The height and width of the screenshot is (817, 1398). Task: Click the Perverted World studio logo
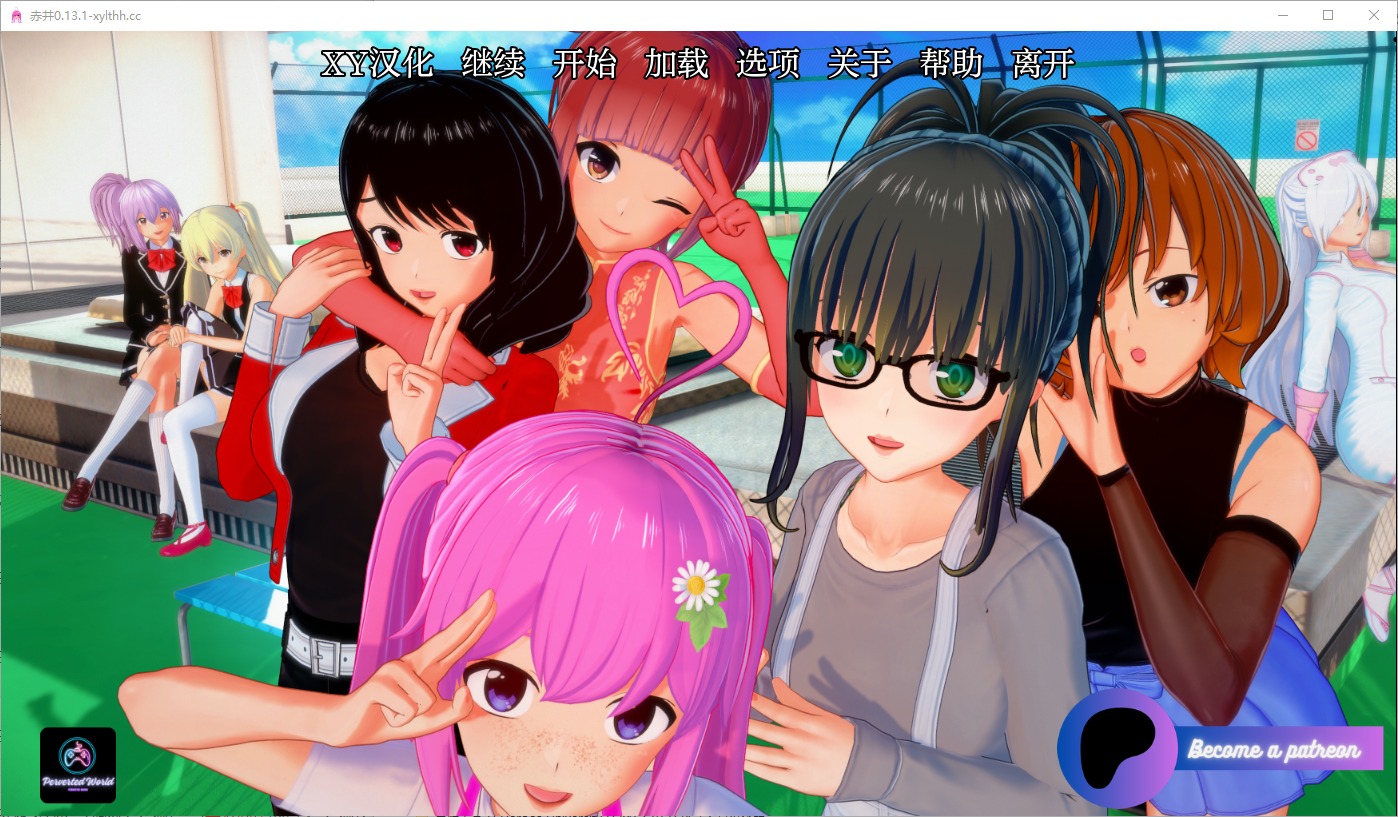tap(78, 765)
